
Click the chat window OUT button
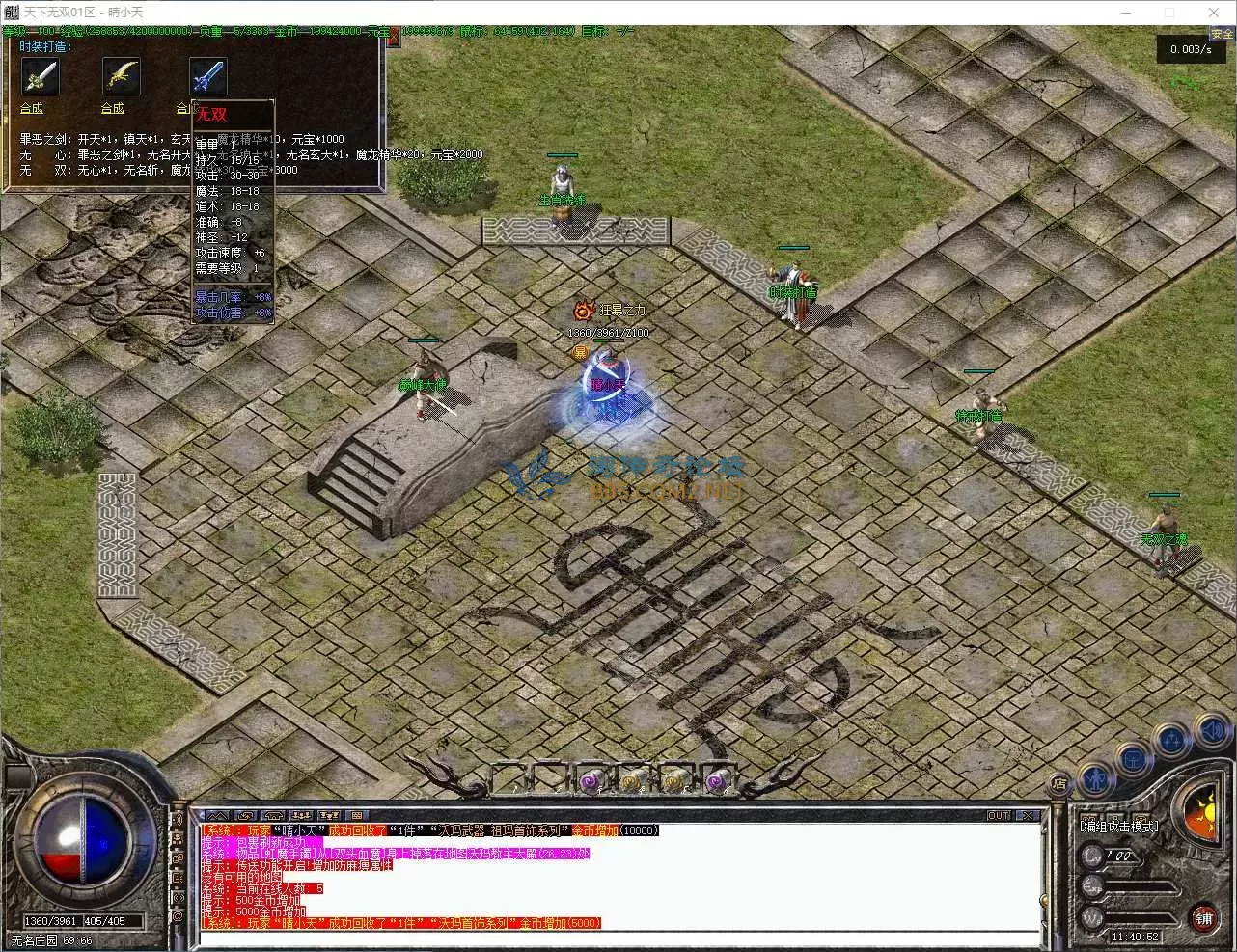tap(999, 815)
